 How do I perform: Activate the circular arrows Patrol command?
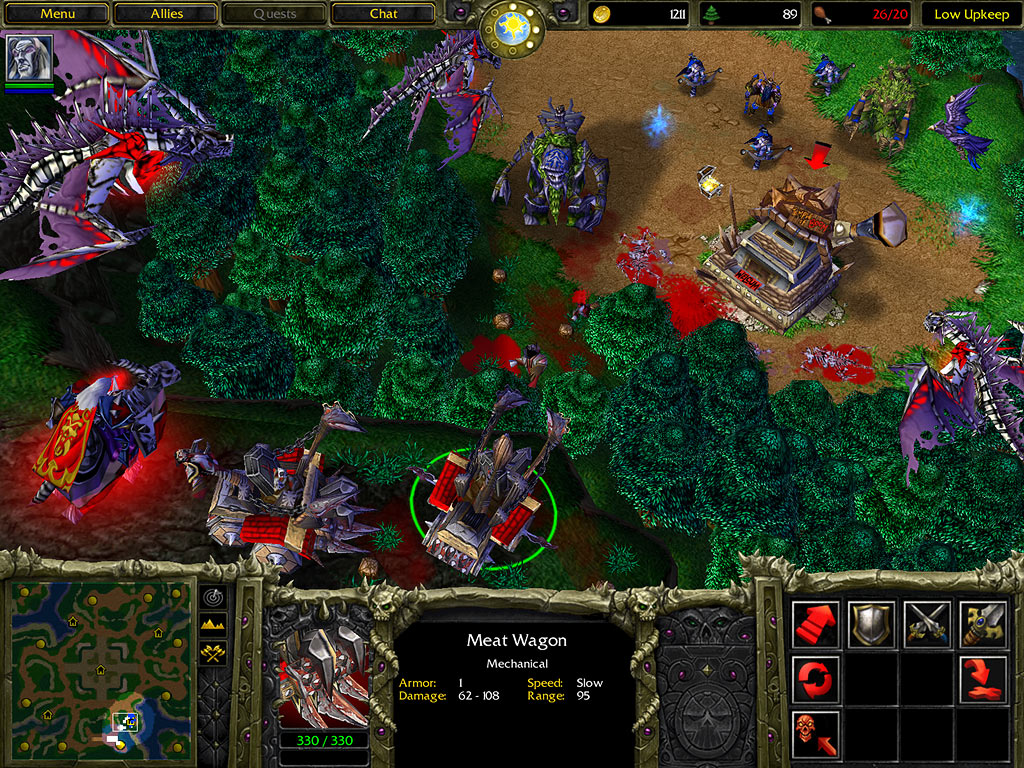[x=816, y=679]
